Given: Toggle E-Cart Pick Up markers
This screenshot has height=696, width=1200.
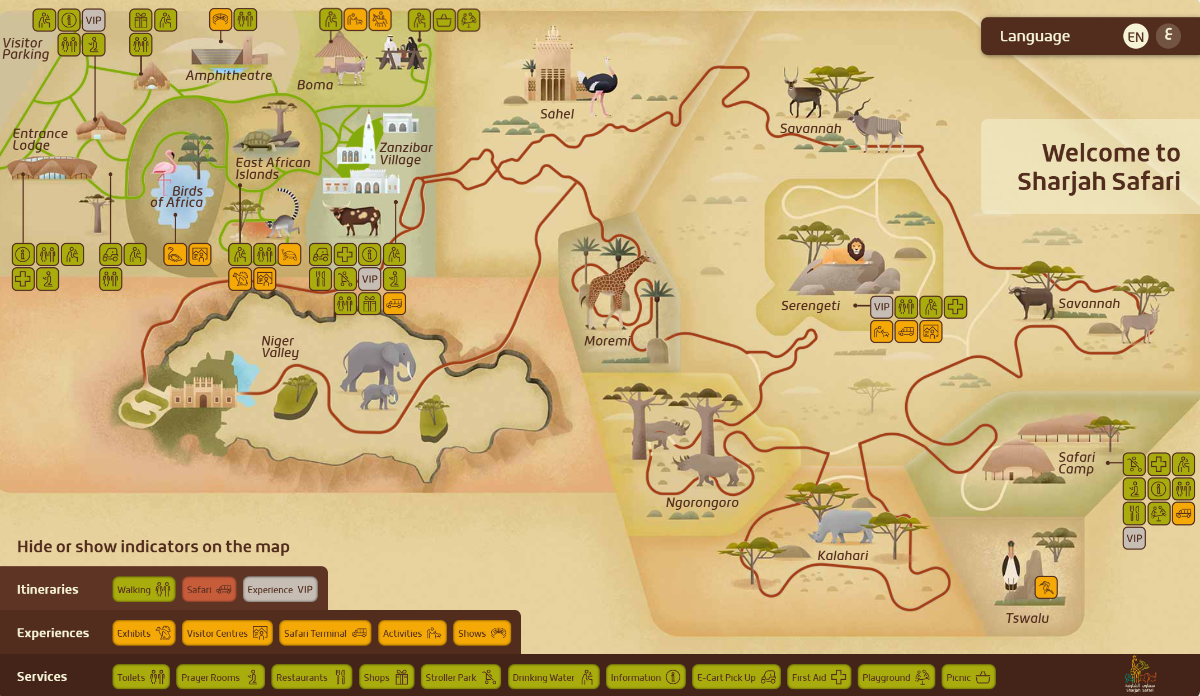Looking at the screenshot, I should coord(736,677).
